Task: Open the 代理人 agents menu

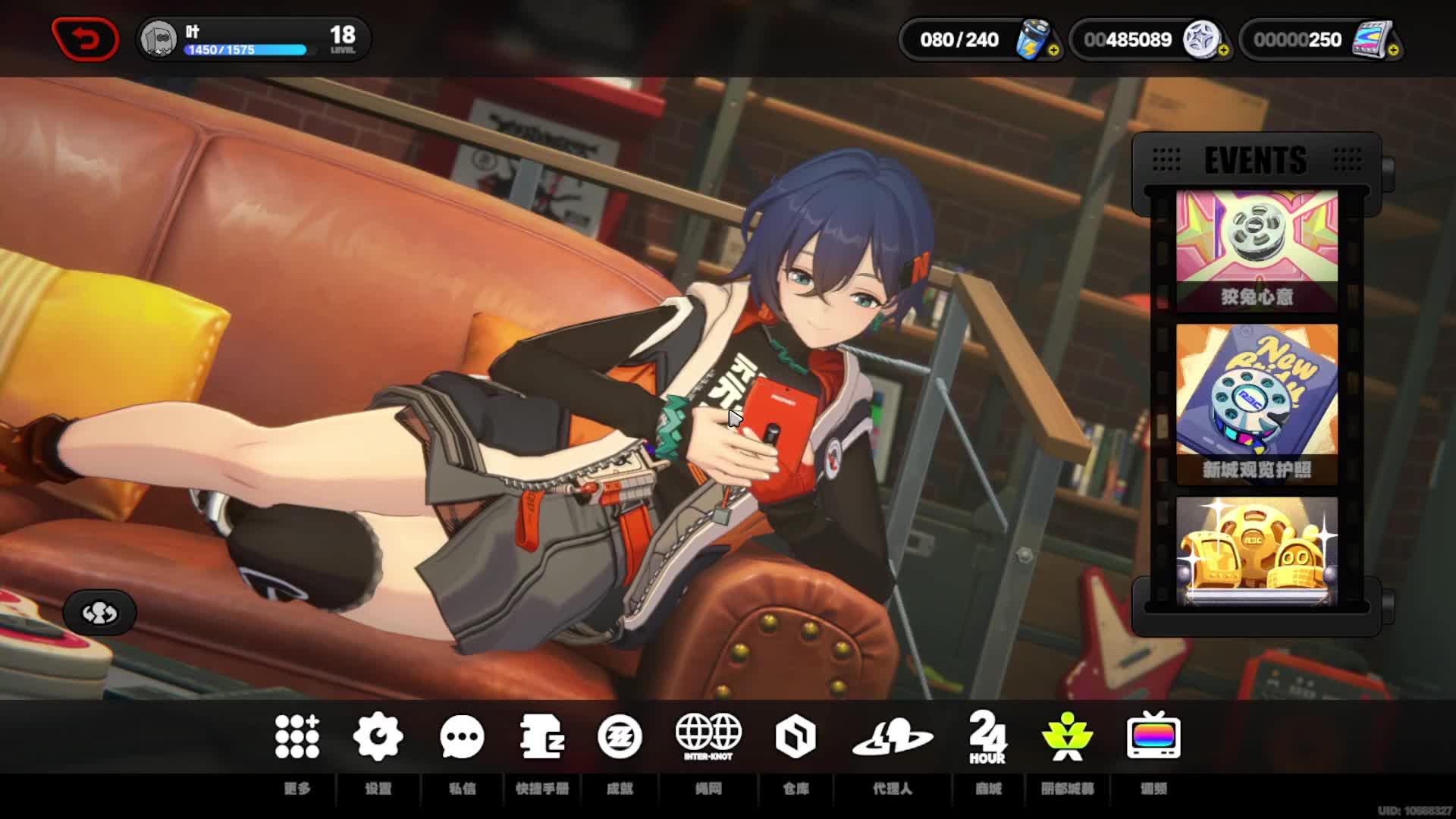Action: (892, 737)
